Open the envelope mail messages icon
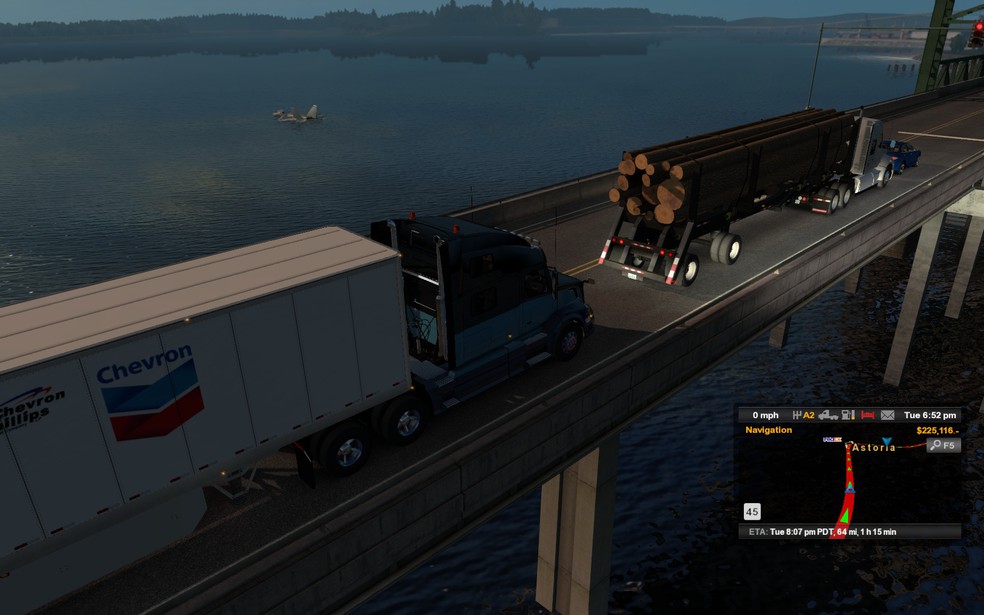The image size is (984, 615). pyautogui.click(x=887, y=415)
